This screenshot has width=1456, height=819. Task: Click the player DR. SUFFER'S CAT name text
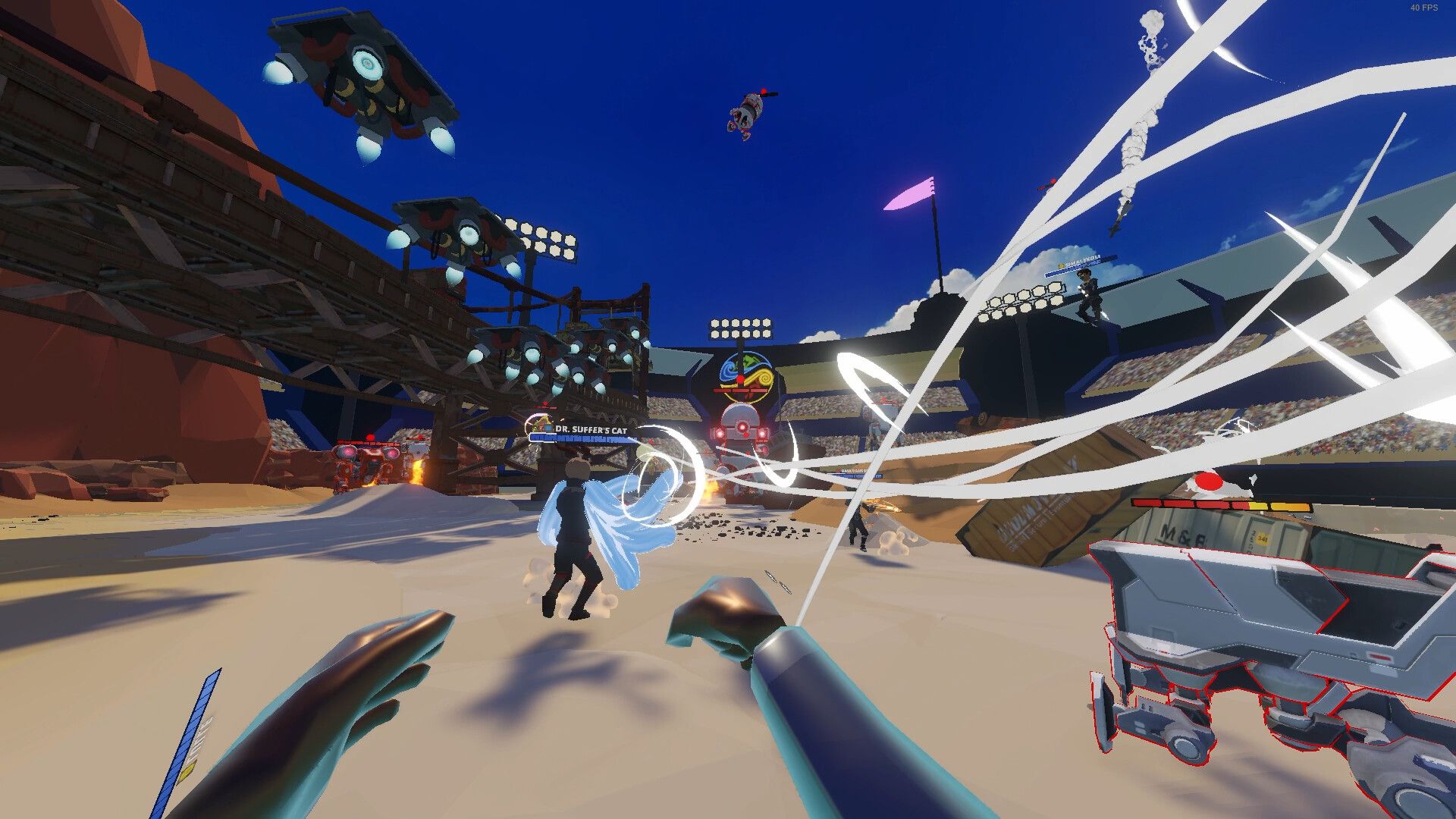(x=595, y=428)
